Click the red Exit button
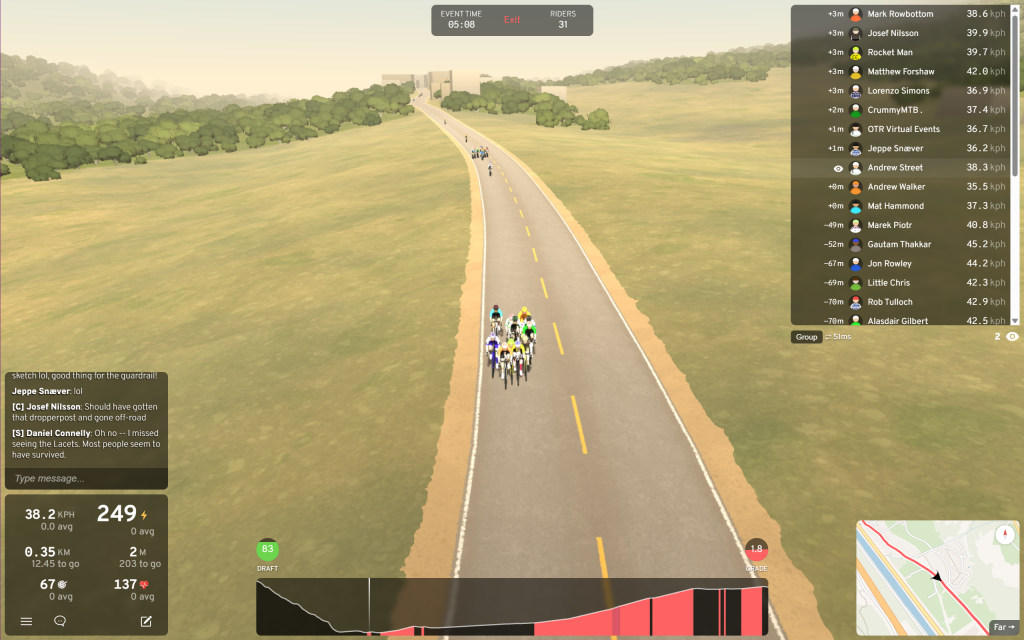The image size is (1024, 640). 512,20
